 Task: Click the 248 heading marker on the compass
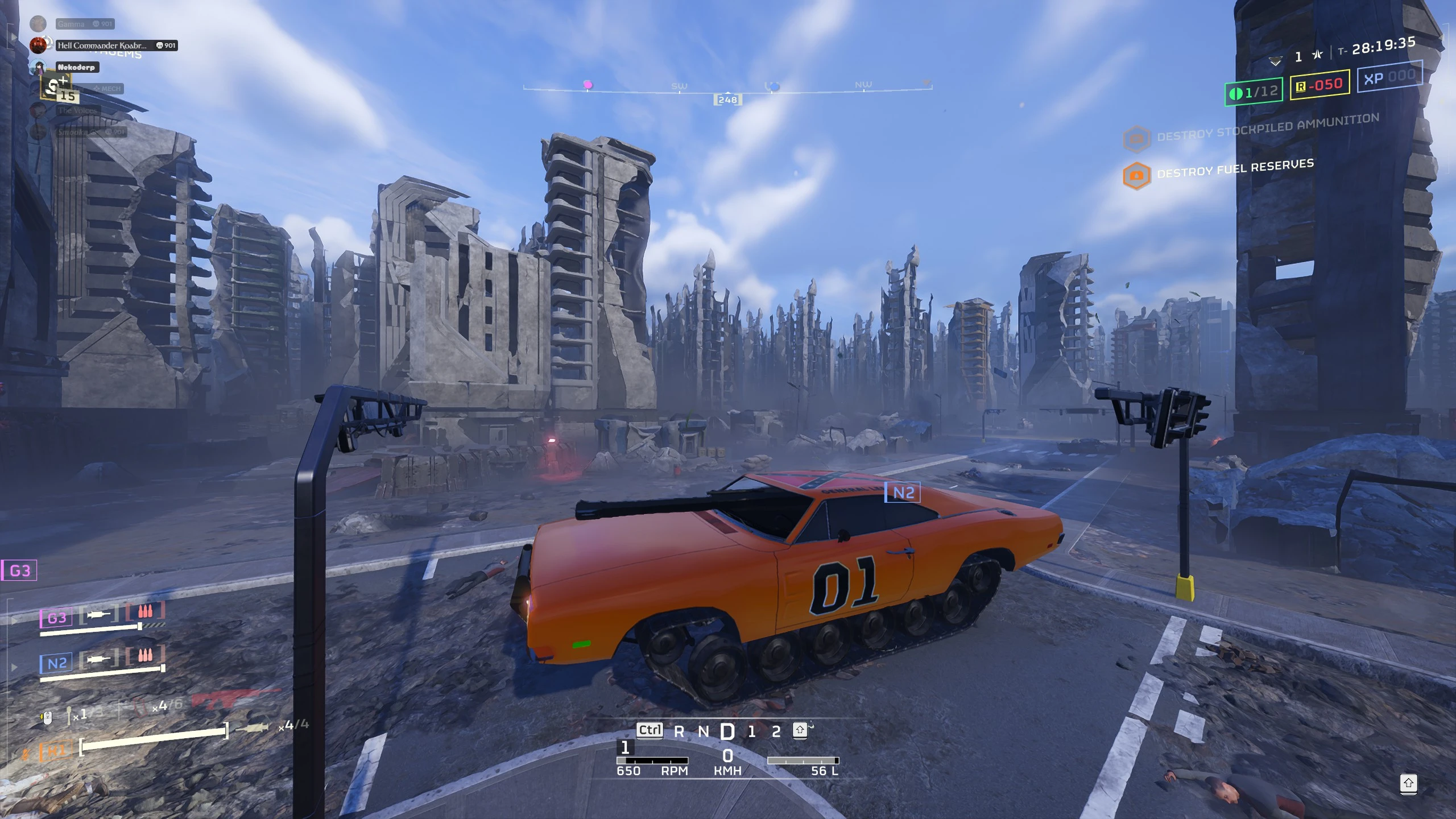tap(729, 100)
